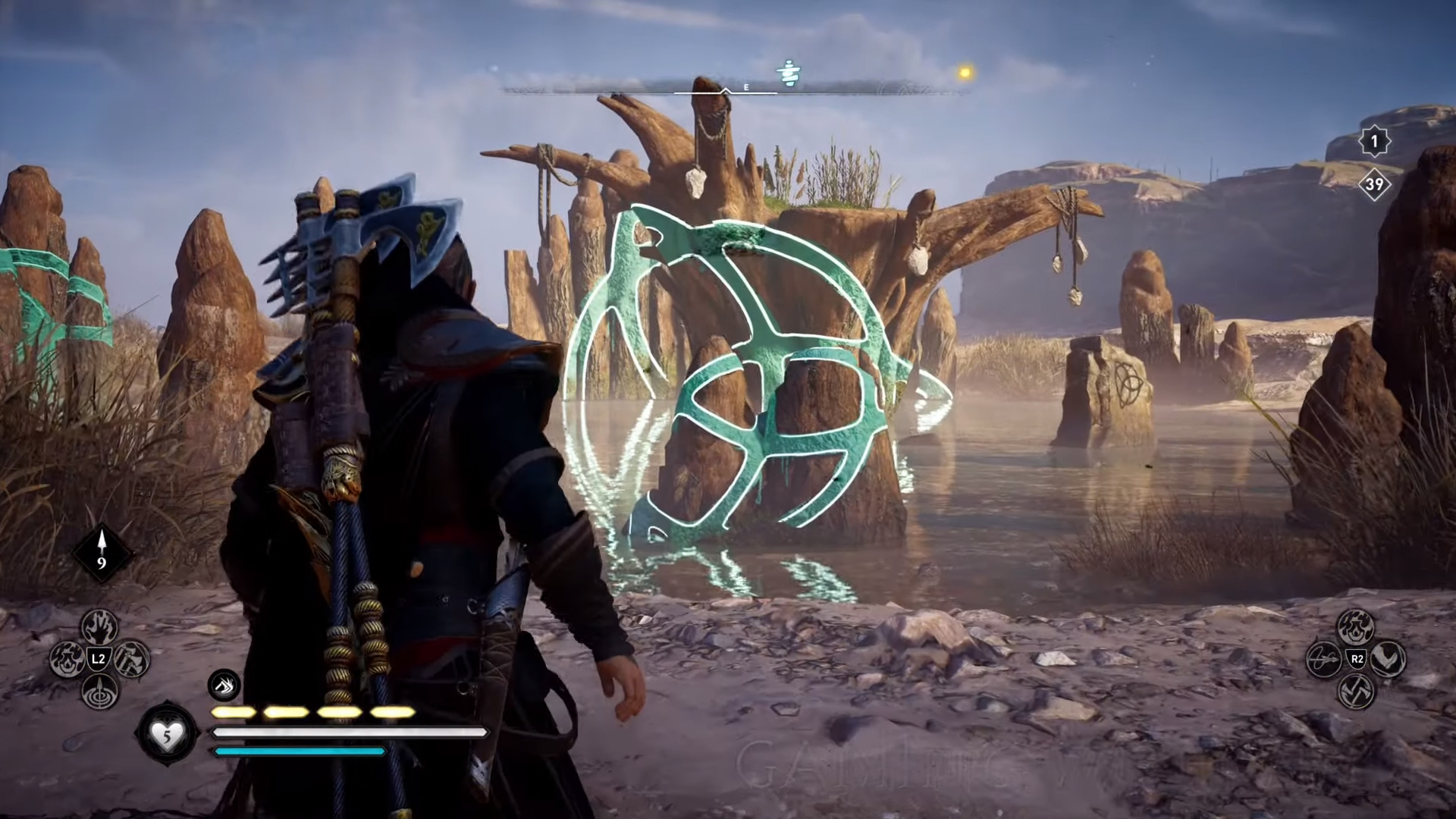
Task: Select the fire ability icon on the L2 wheel
Action: pyautogui.click(x=67, y=659)
